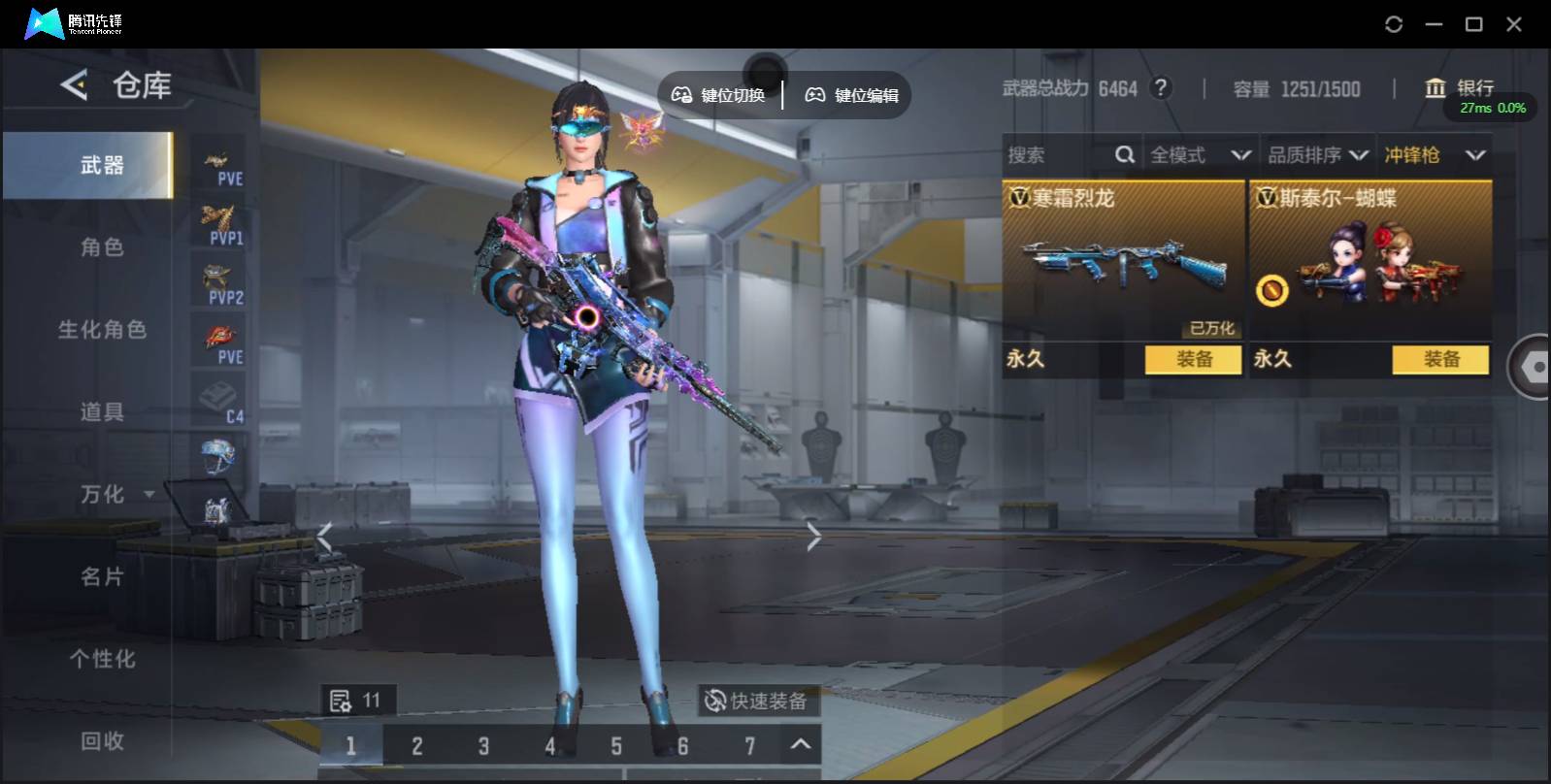1551x784 pixels.
Task: Select the 道具 items tab
Action: (x=102, y=412)
